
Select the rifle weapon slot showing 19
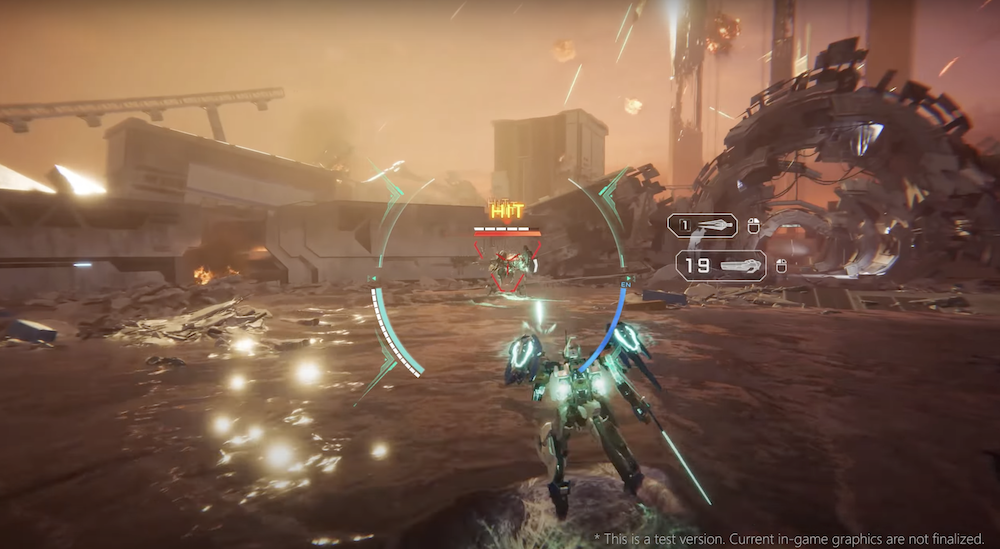[x=720, y=265]
